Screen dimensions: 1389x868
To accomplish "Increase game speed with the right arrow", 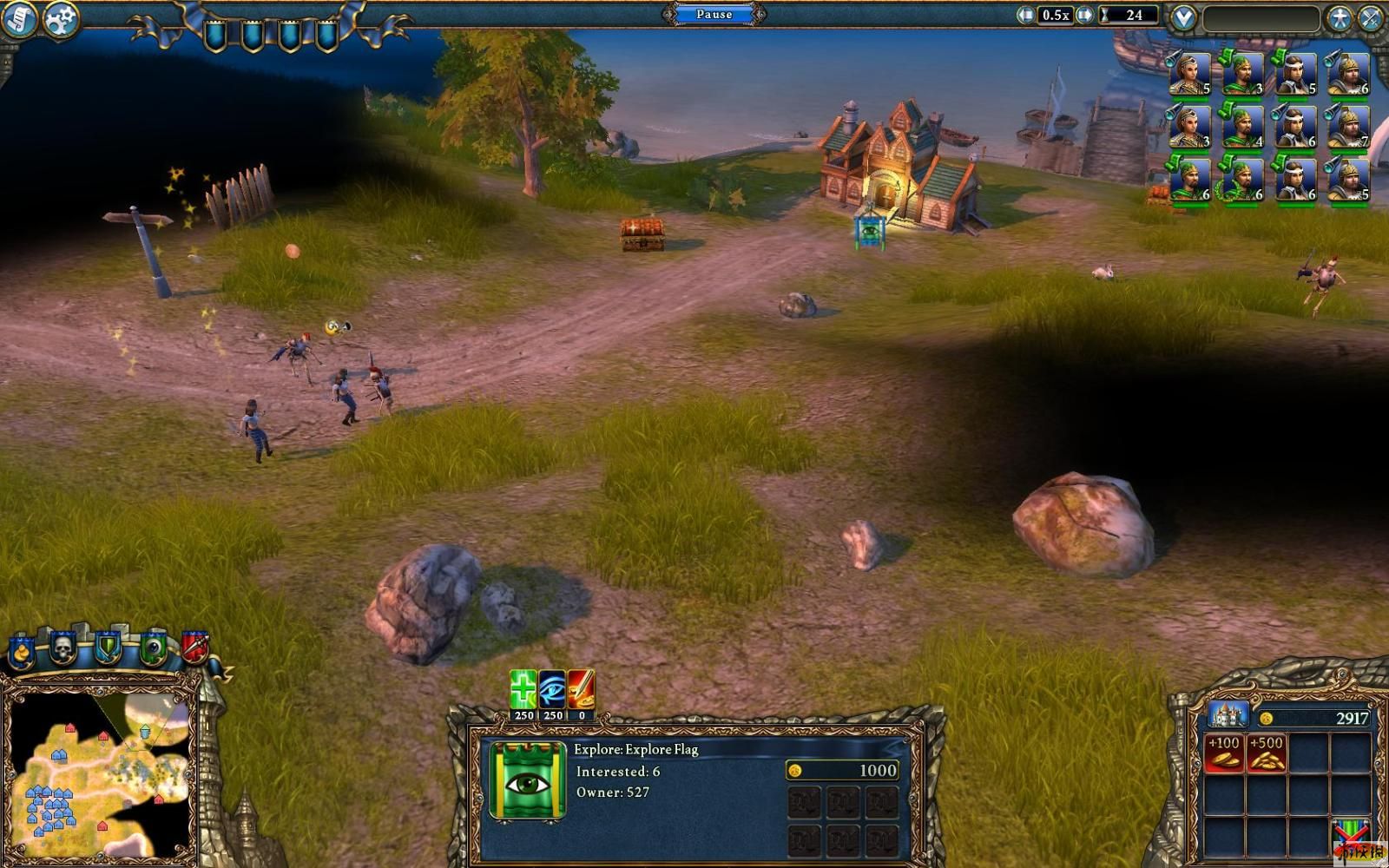I will pyautogui.click(x=1084, y=15).
